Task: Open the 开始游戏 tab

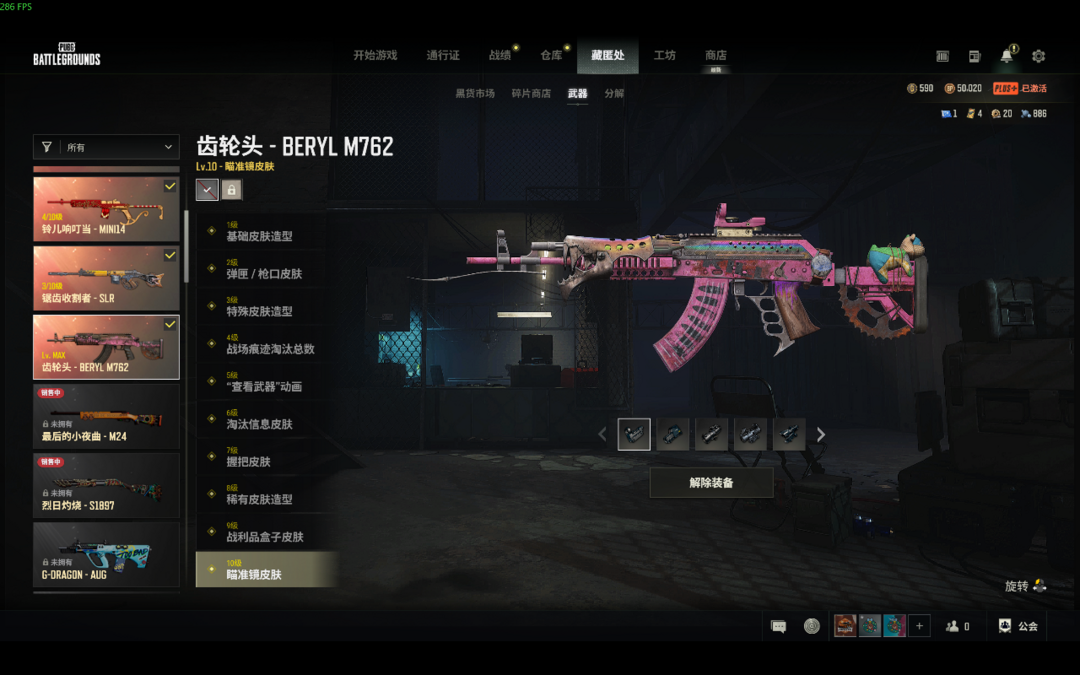Action: 375,56
